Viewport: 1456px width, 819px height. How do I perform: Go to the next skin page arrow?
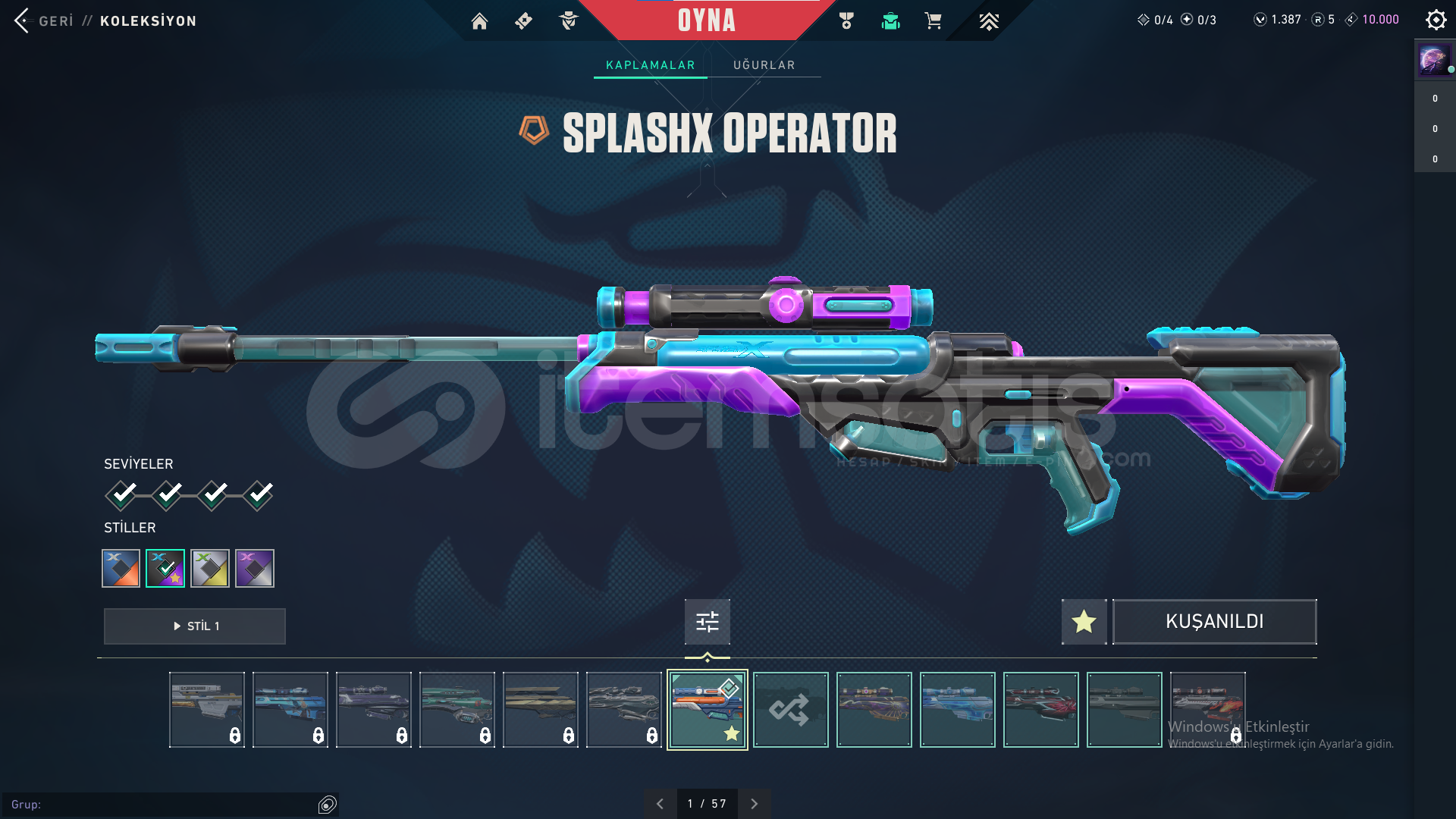(754, 804)
